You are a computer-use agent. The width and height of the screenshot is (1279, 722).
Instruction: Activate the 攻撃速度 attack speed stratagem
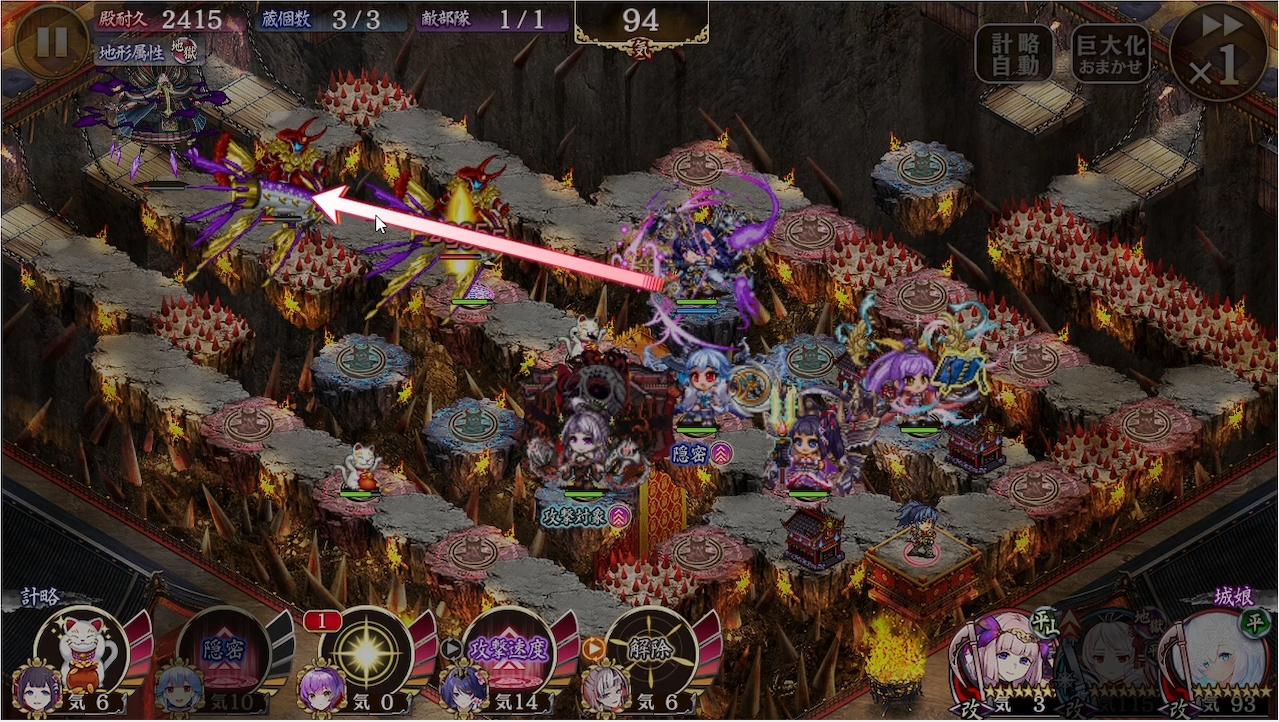tap(509, 652)
